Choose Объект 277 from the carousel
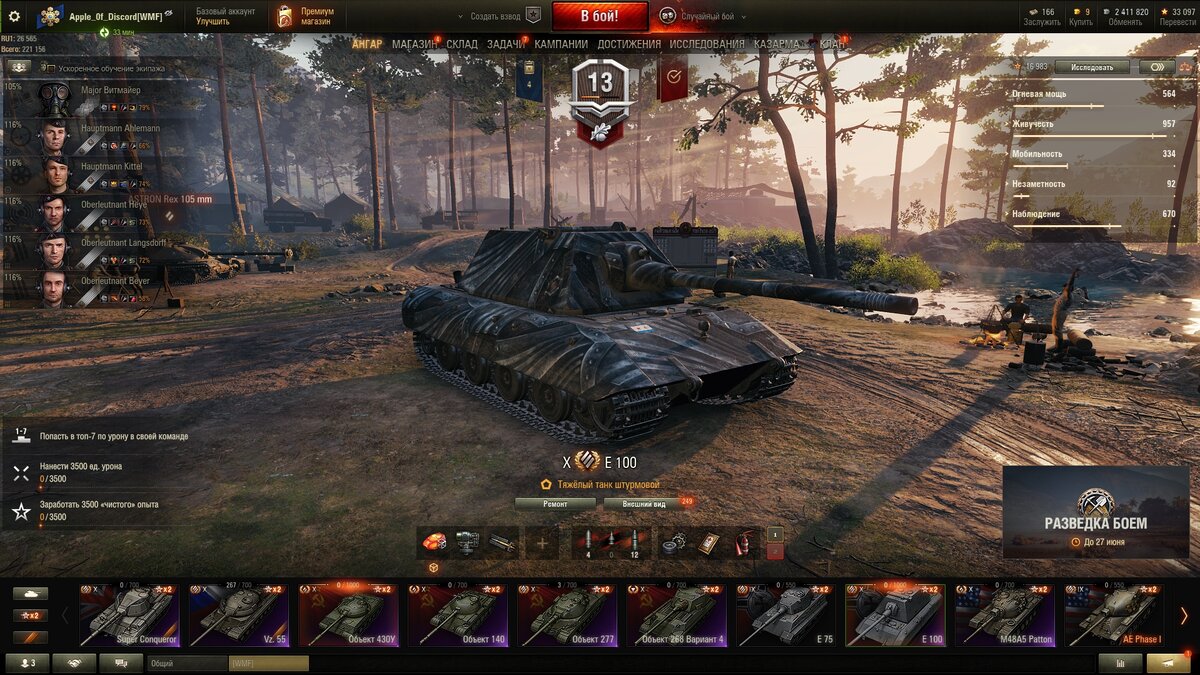This screenshot has width=1200, height=675. pyautogui.click(x=566, y=616)
